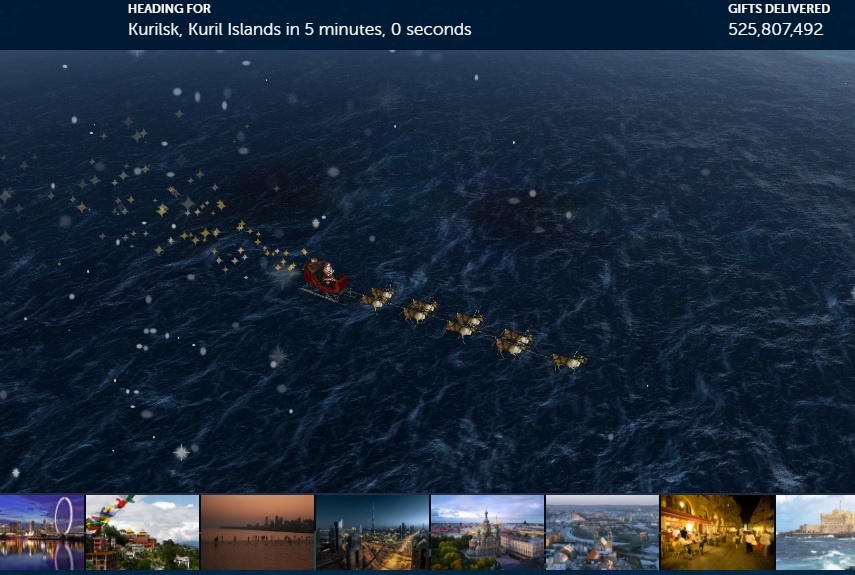Viewport: 855px width, 575px height.
Task: Show the snowy town aerial view thumbnail
Action: click(602, 532)
